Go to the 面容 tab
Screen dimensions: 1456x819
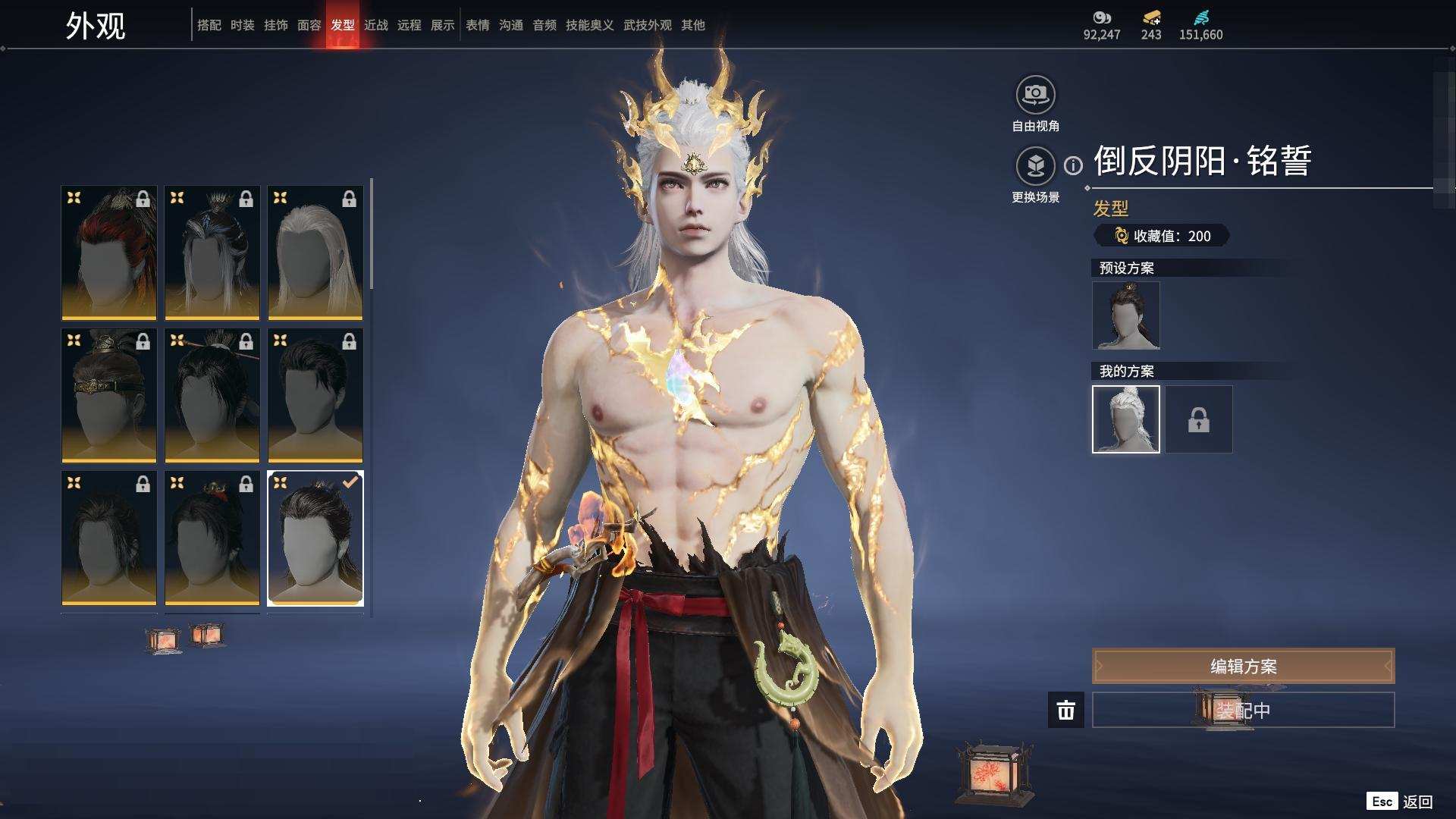309,25
